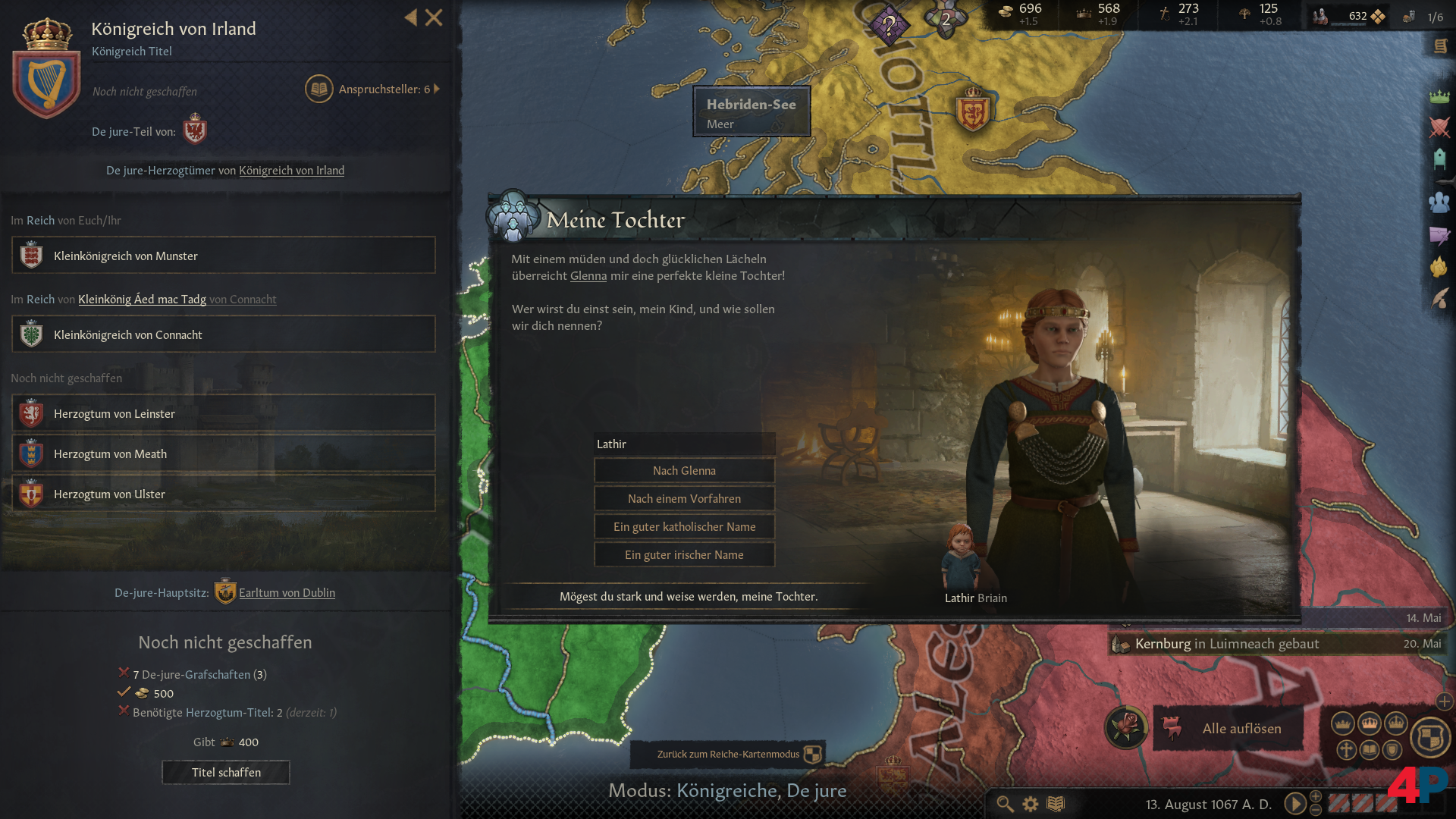
Task: Select Herzogtum von Ulster entry
Action: 224,494
